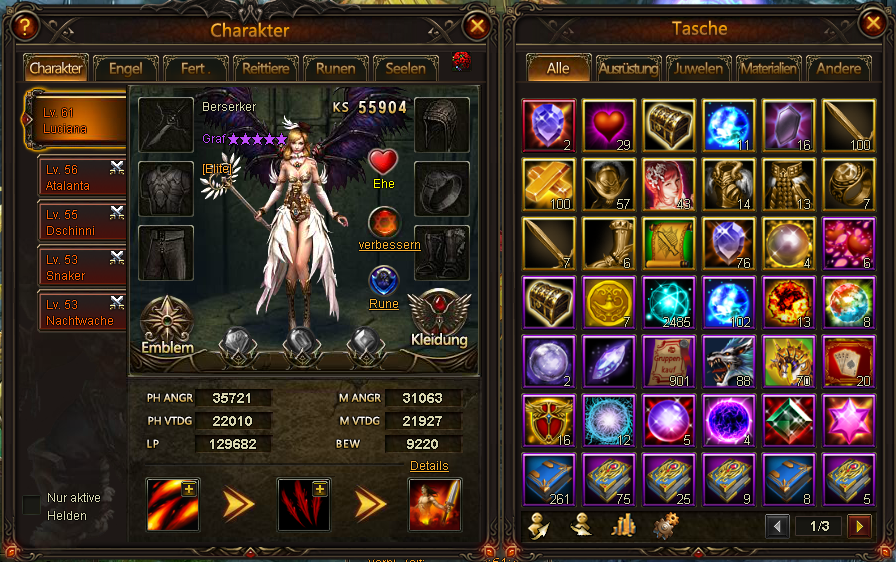Show the Seelen tab
Screen dimensions: 896x562
tap(405, 69)
